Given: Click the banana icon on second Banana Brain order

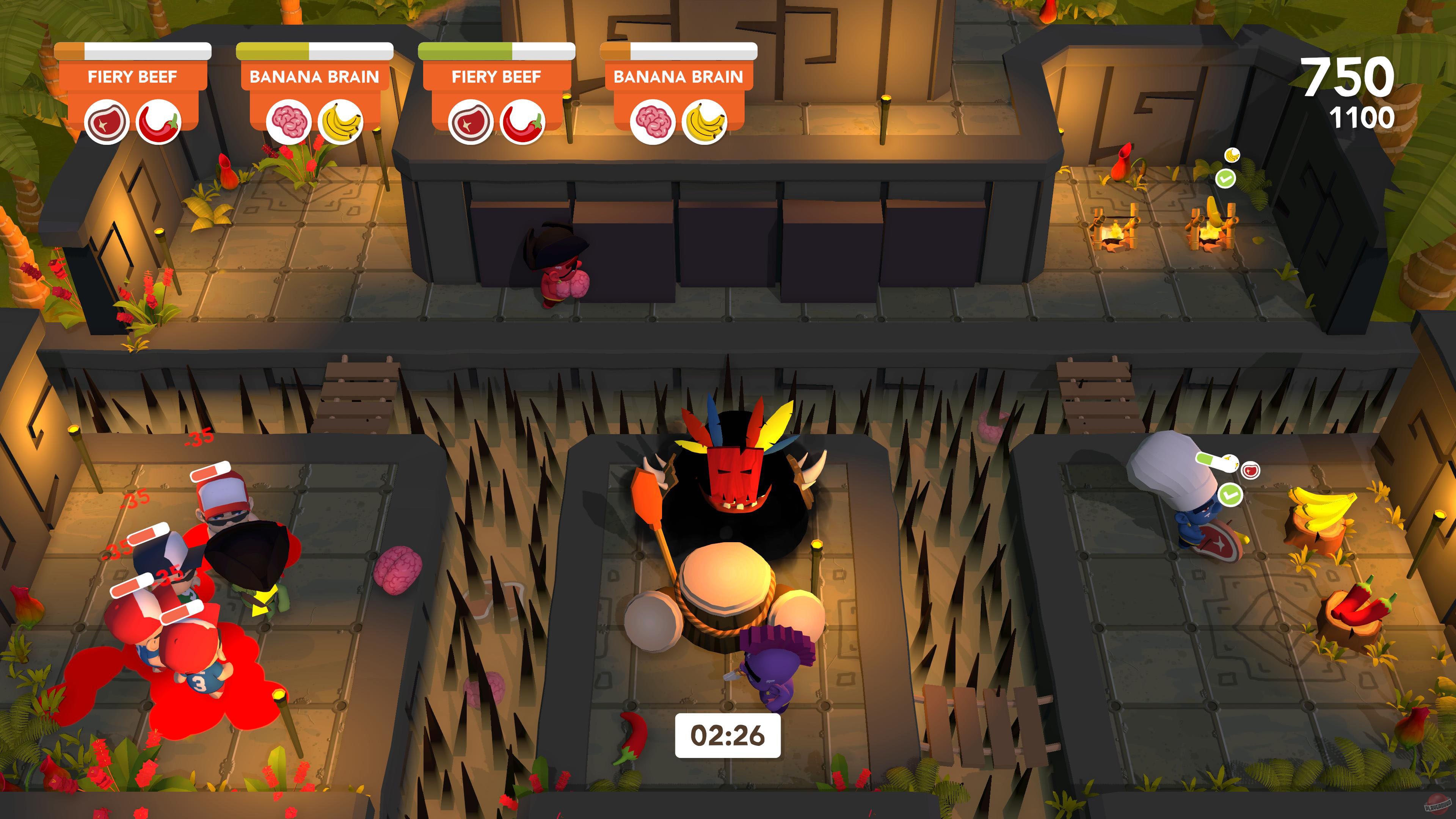Looking at the screenshot, I should (x=704, y=122).
